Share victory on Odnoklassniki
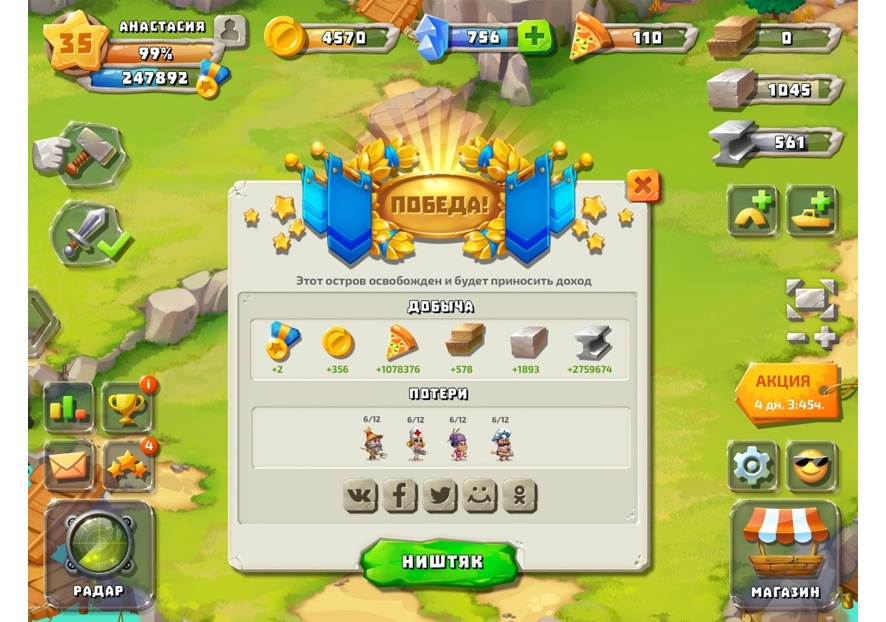Viewport: 886px width, 622px height. (520, 495)
